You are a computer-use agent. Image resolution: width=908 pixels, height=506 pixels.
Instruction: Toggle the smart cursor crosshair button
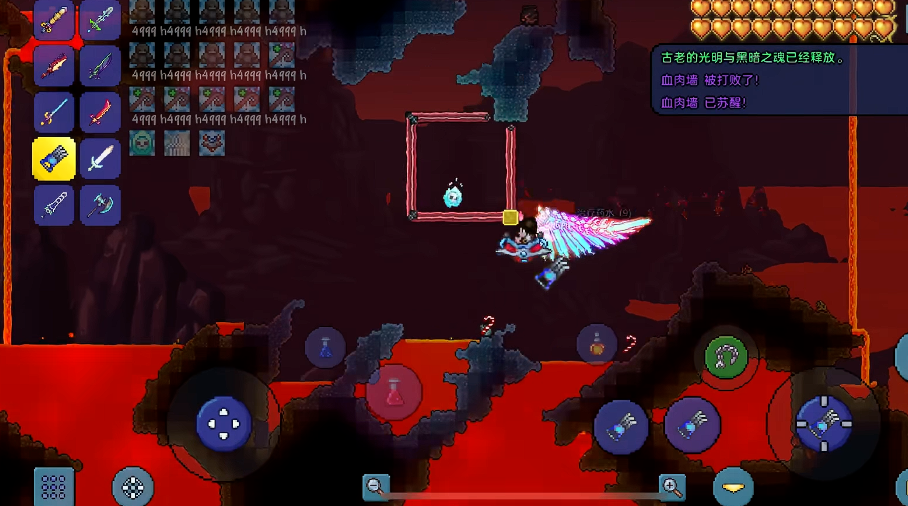point(132,487)
